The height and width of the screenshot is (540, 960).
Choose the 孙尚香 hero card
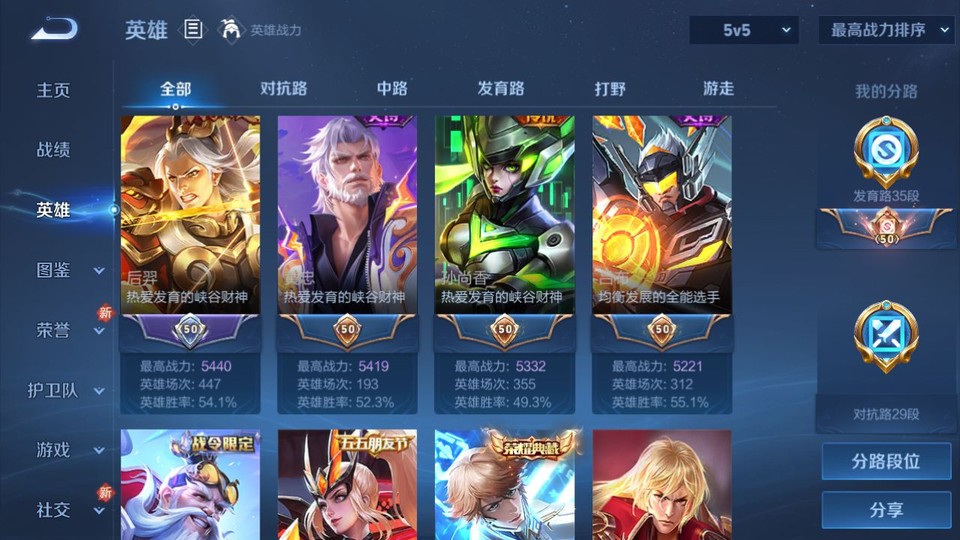[x=504, y=215]
